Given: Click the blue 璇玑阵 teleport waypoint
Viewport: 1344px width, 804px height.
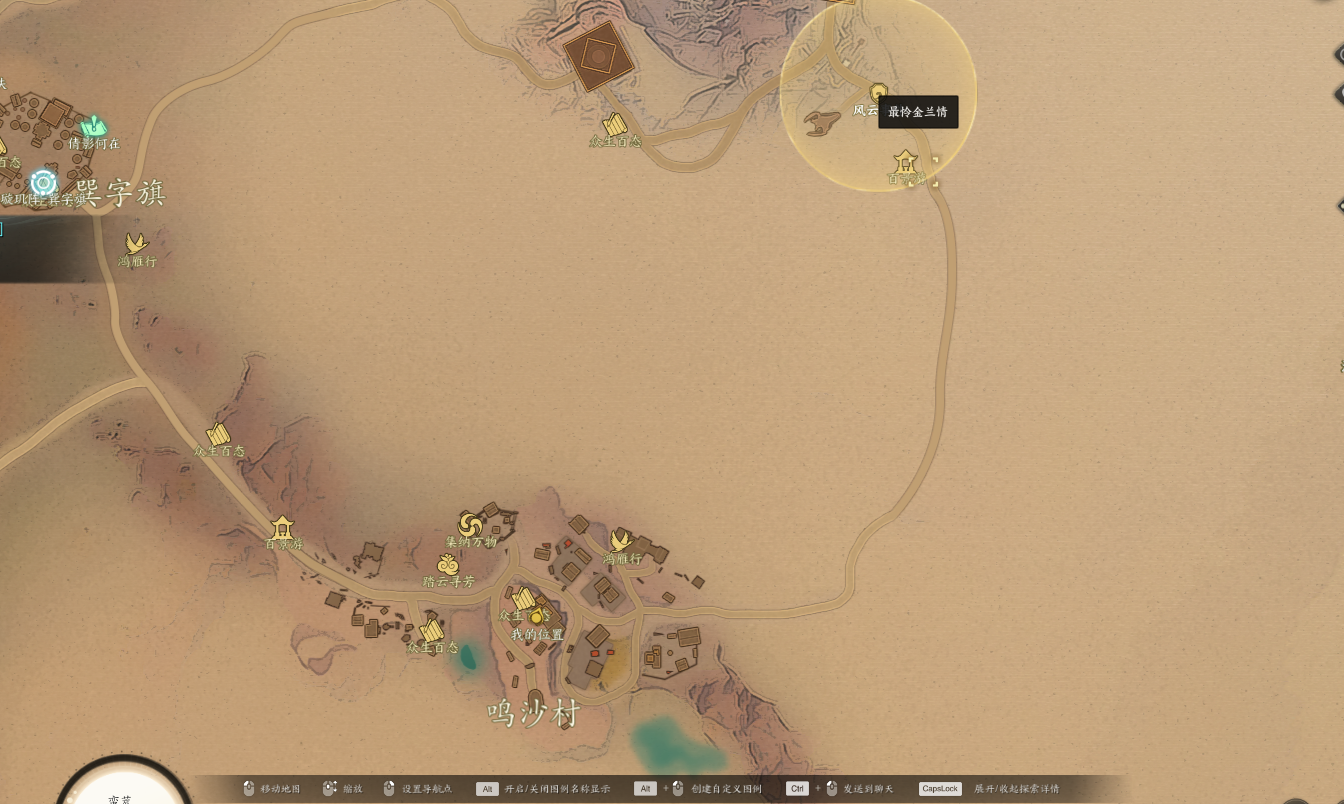Looking at the screenshot, I should point(43,182).
